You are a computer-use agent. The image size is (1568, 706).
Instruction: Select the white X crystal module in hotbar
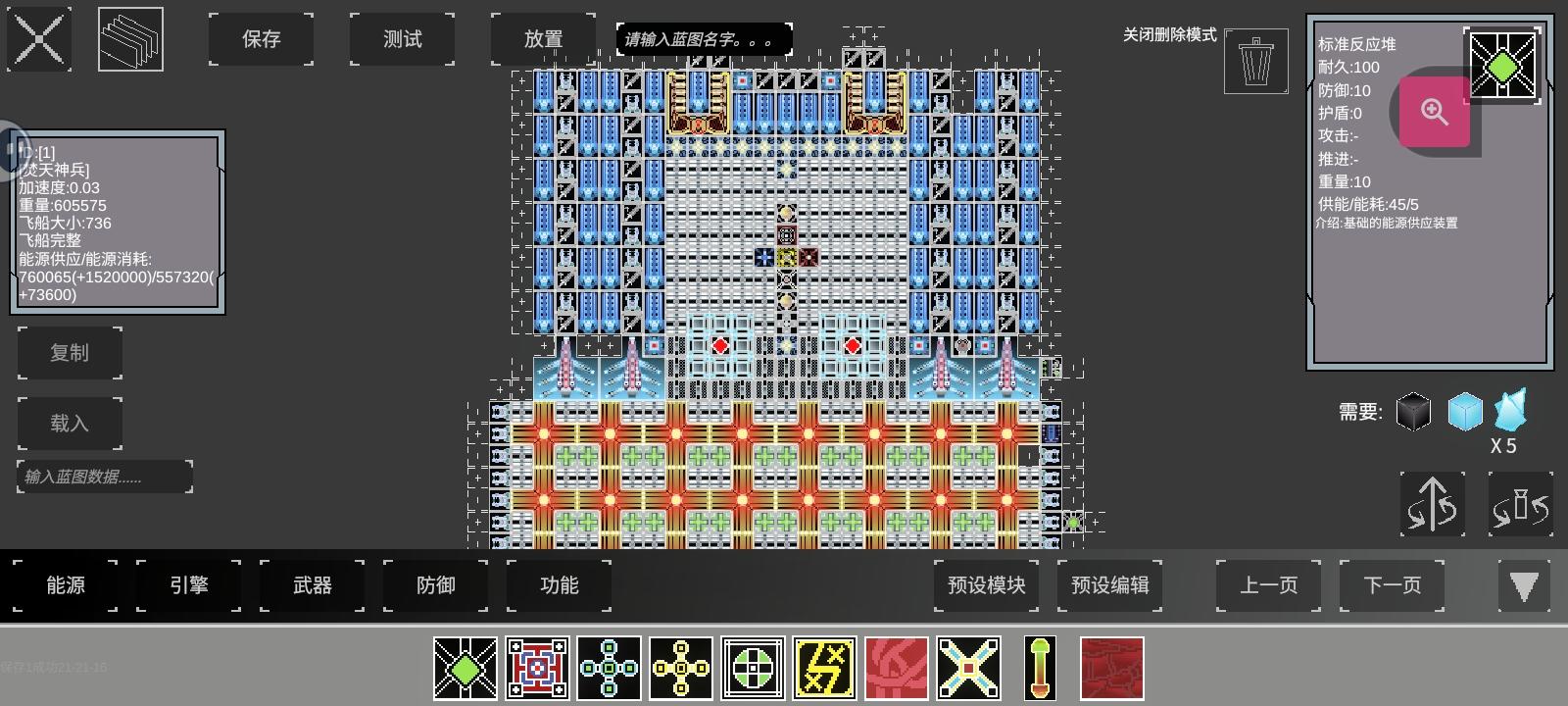point(968,668)
